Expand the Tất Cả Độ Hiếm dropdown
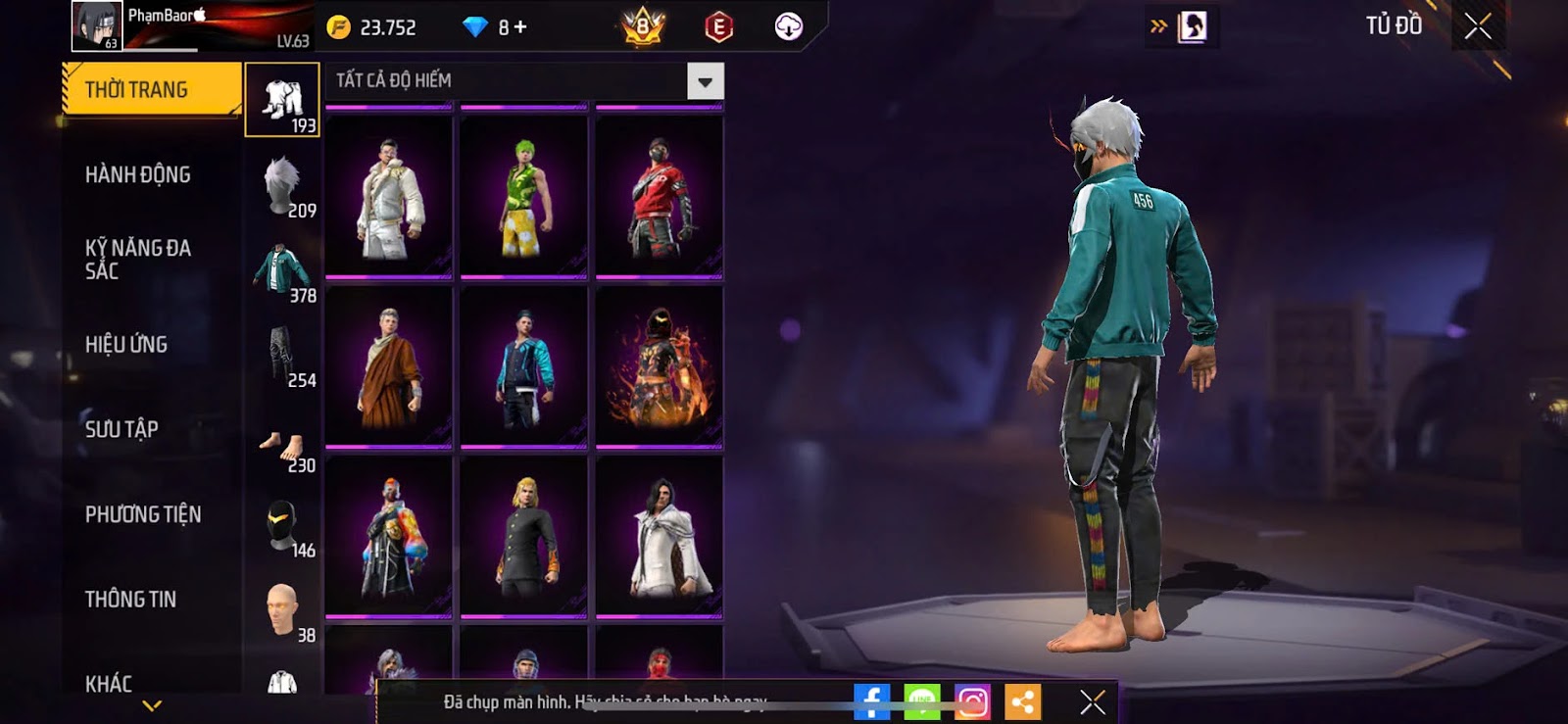The image size is (1568, 724). click(705, 81)
